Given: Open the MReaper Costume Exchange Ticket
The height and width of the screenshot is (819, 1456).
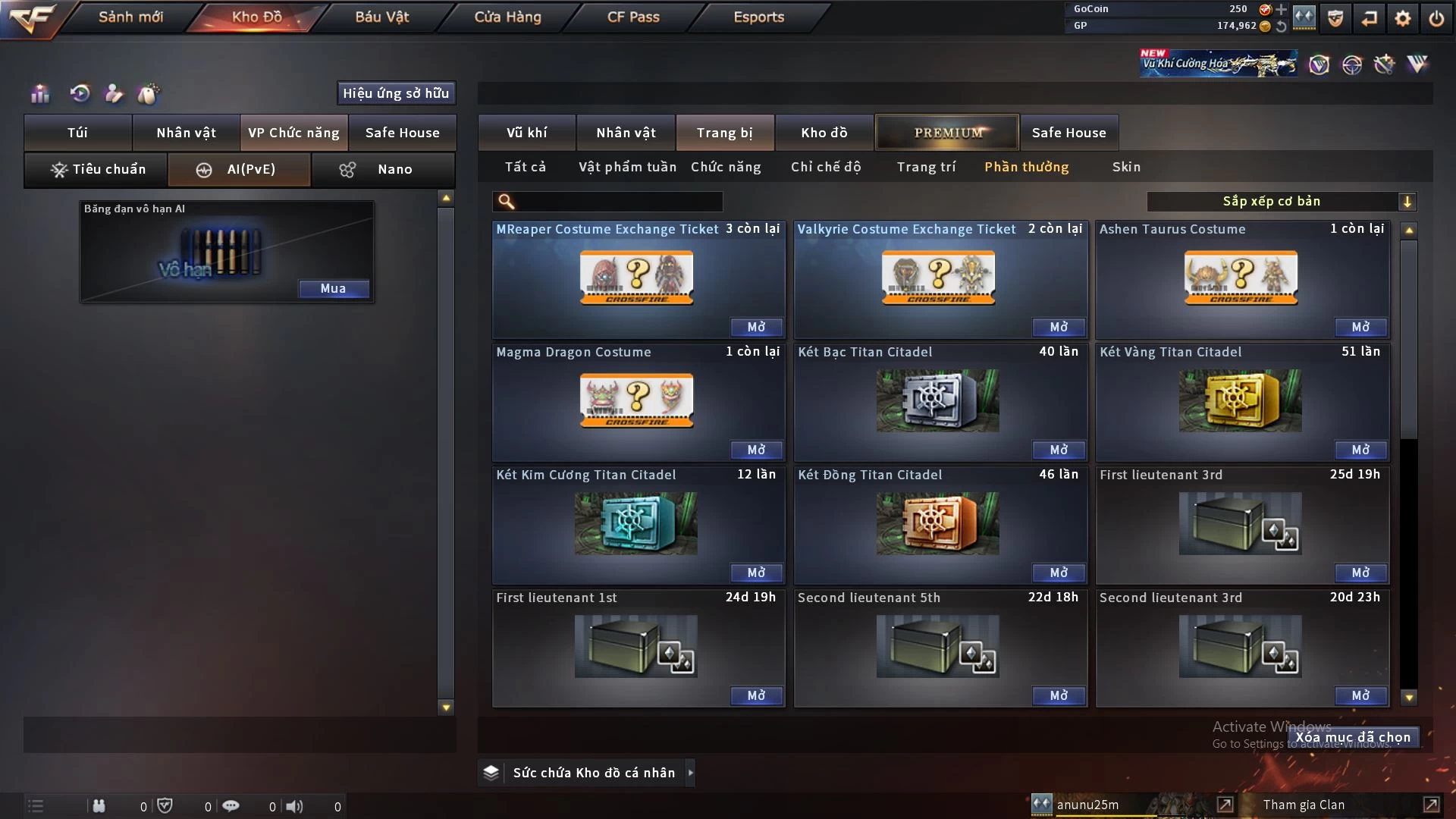Looking at the screenshot, I should [x=756, y=327].
